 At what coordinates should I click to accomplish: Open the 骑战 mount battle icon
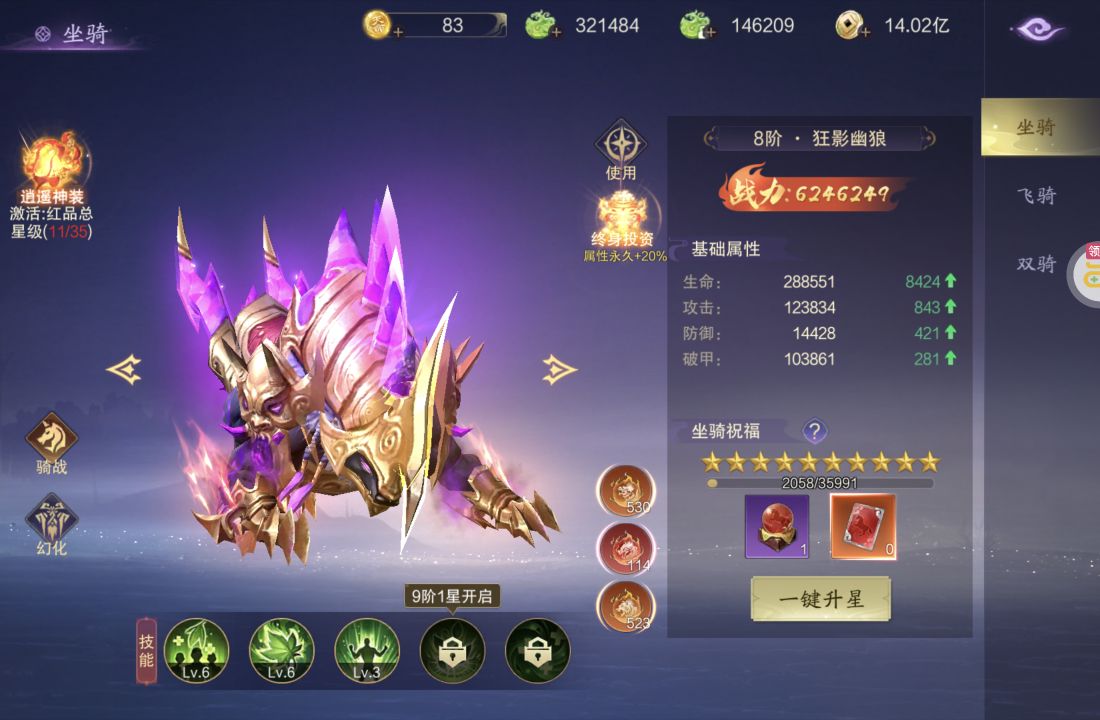[52, 438]
